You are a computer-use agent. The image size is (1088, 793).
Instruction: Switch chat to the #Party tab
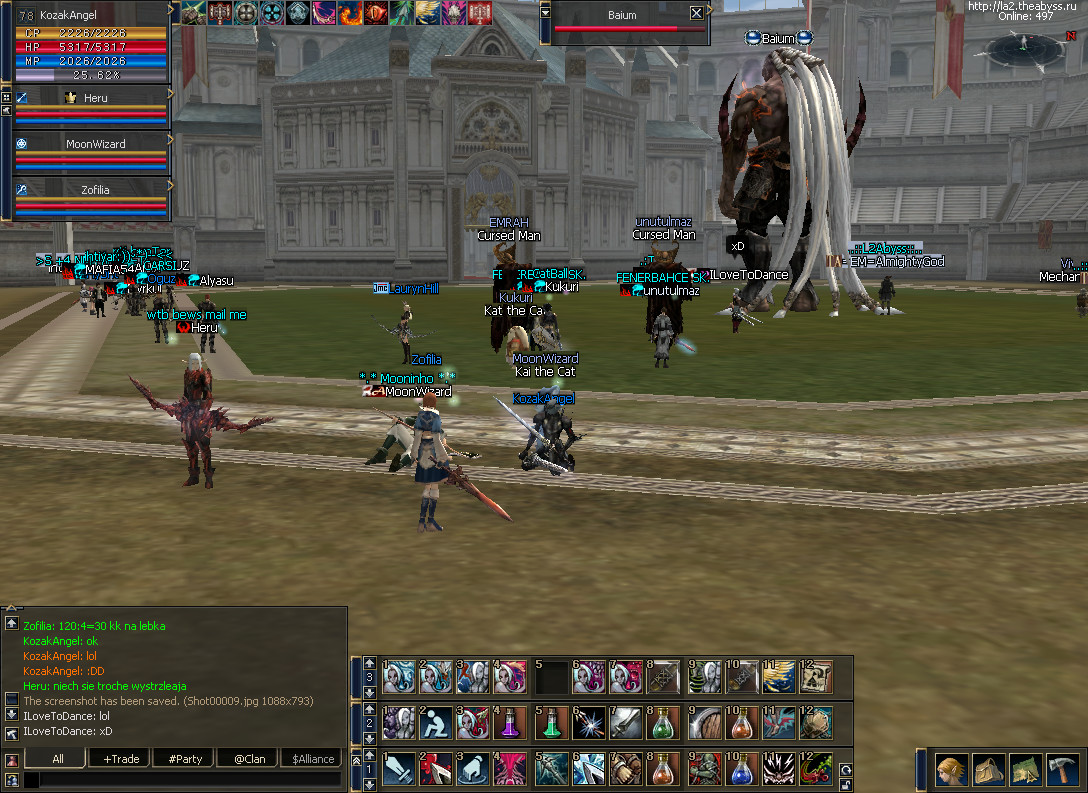point(185,759)
